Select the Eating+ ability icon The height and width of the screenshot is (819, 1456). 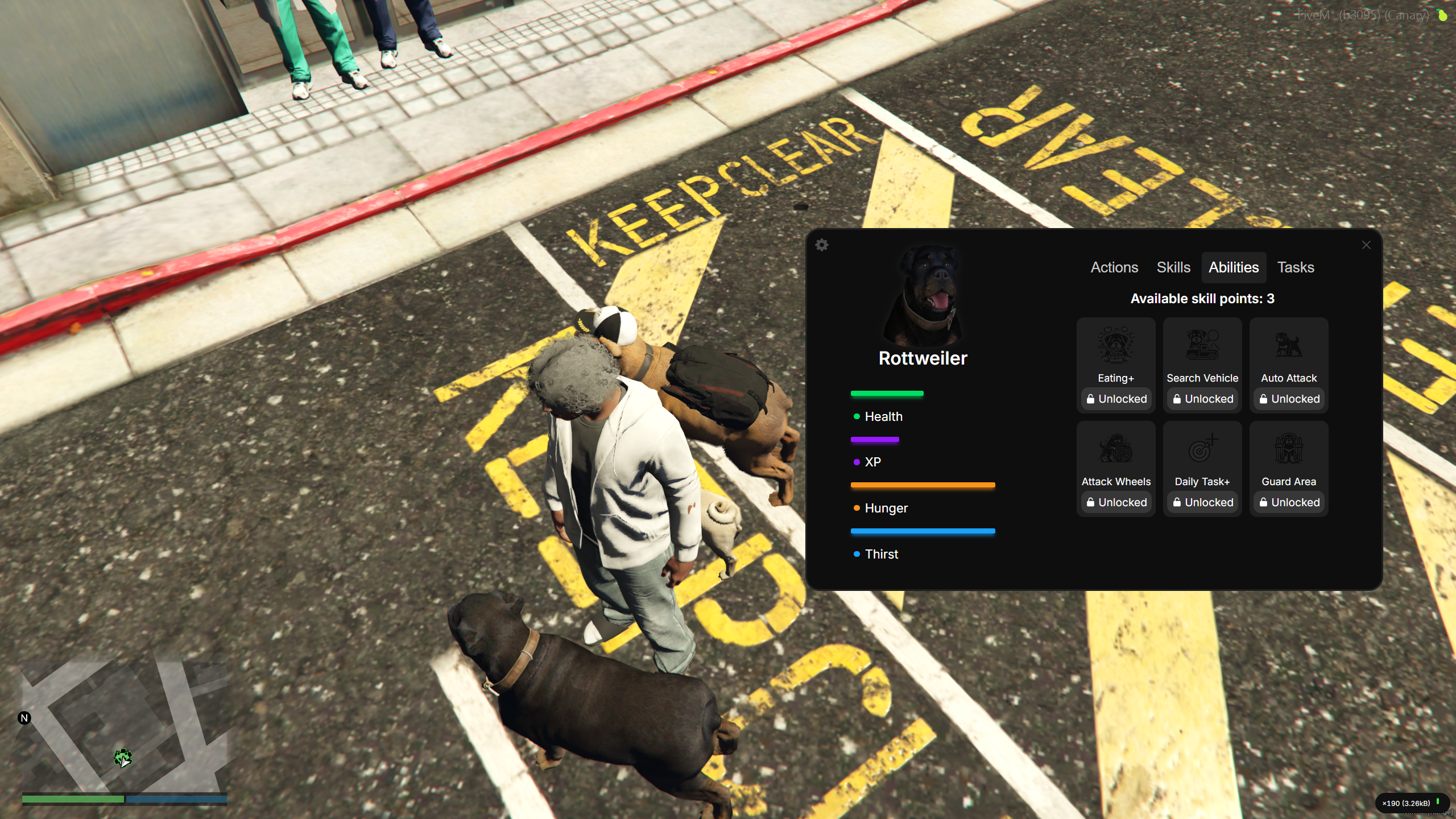point(1115,345)
